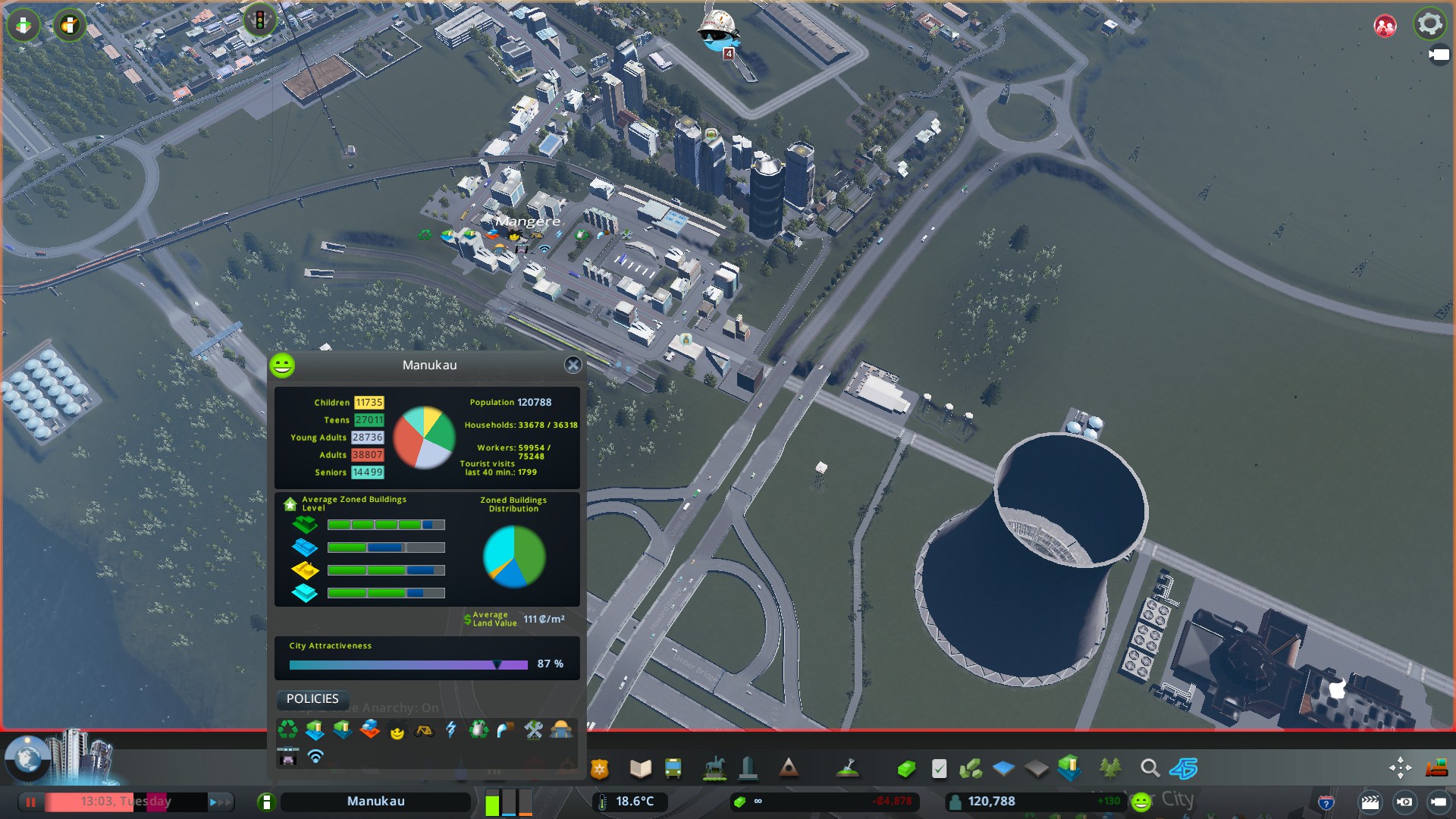Click the Chirper bird notification

point(717,32)
